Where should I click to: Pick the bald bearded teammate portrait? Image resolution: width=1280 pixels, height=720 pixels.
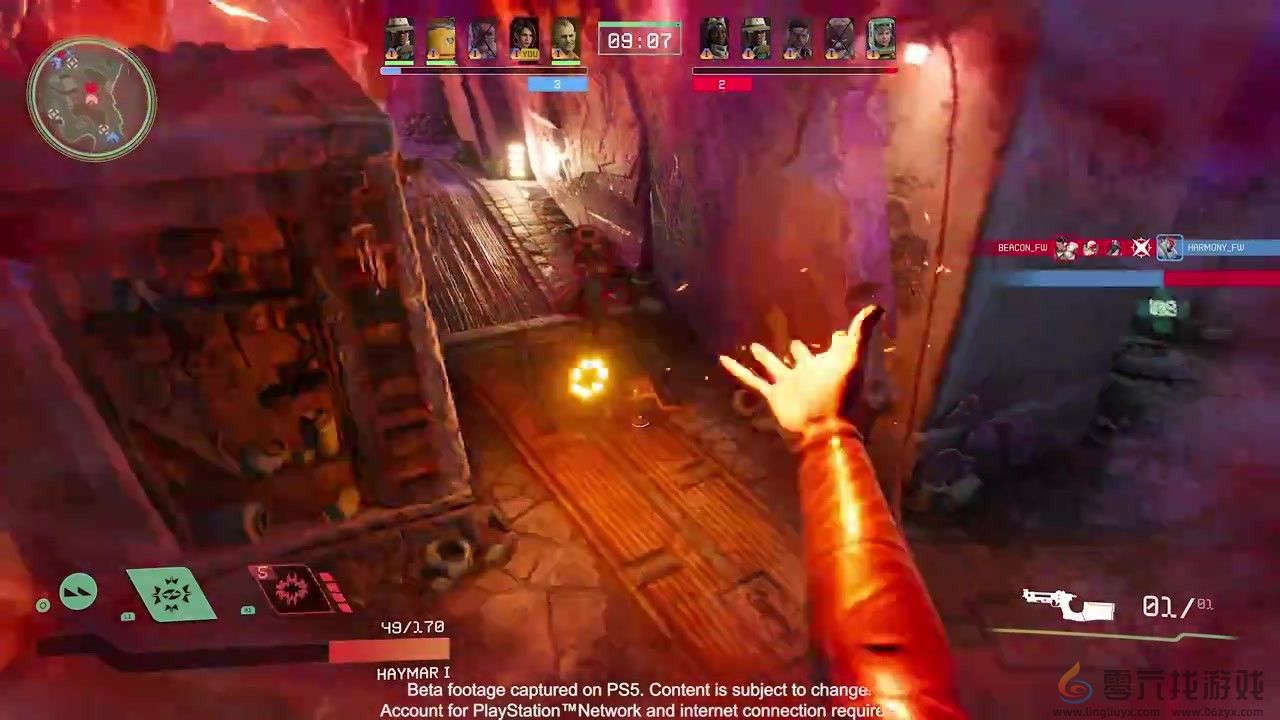point(565,40)
